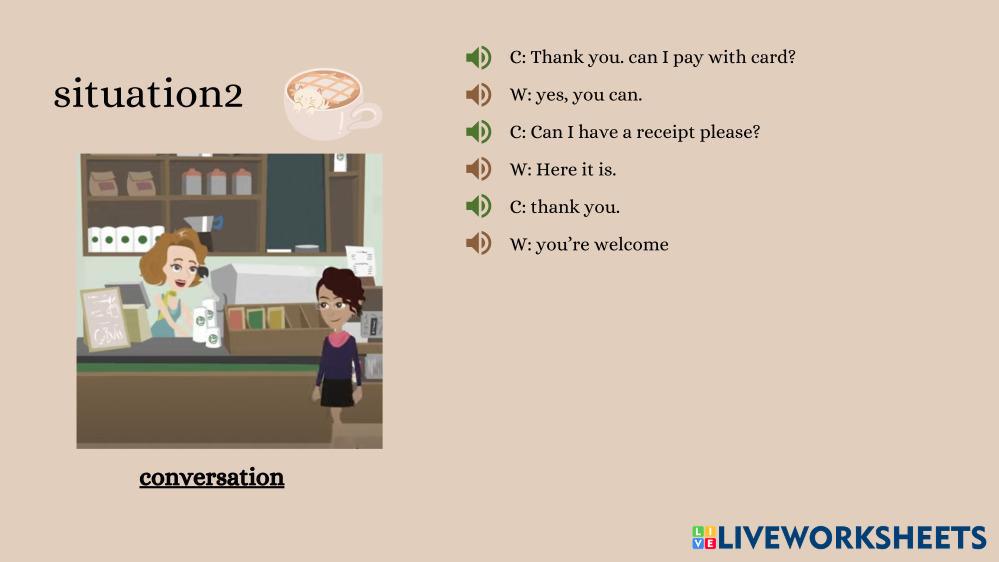The width and height of the screenshot is (999, 562).
Task: Click the coffee shop conversation picture
Action: tap(229, 300)
